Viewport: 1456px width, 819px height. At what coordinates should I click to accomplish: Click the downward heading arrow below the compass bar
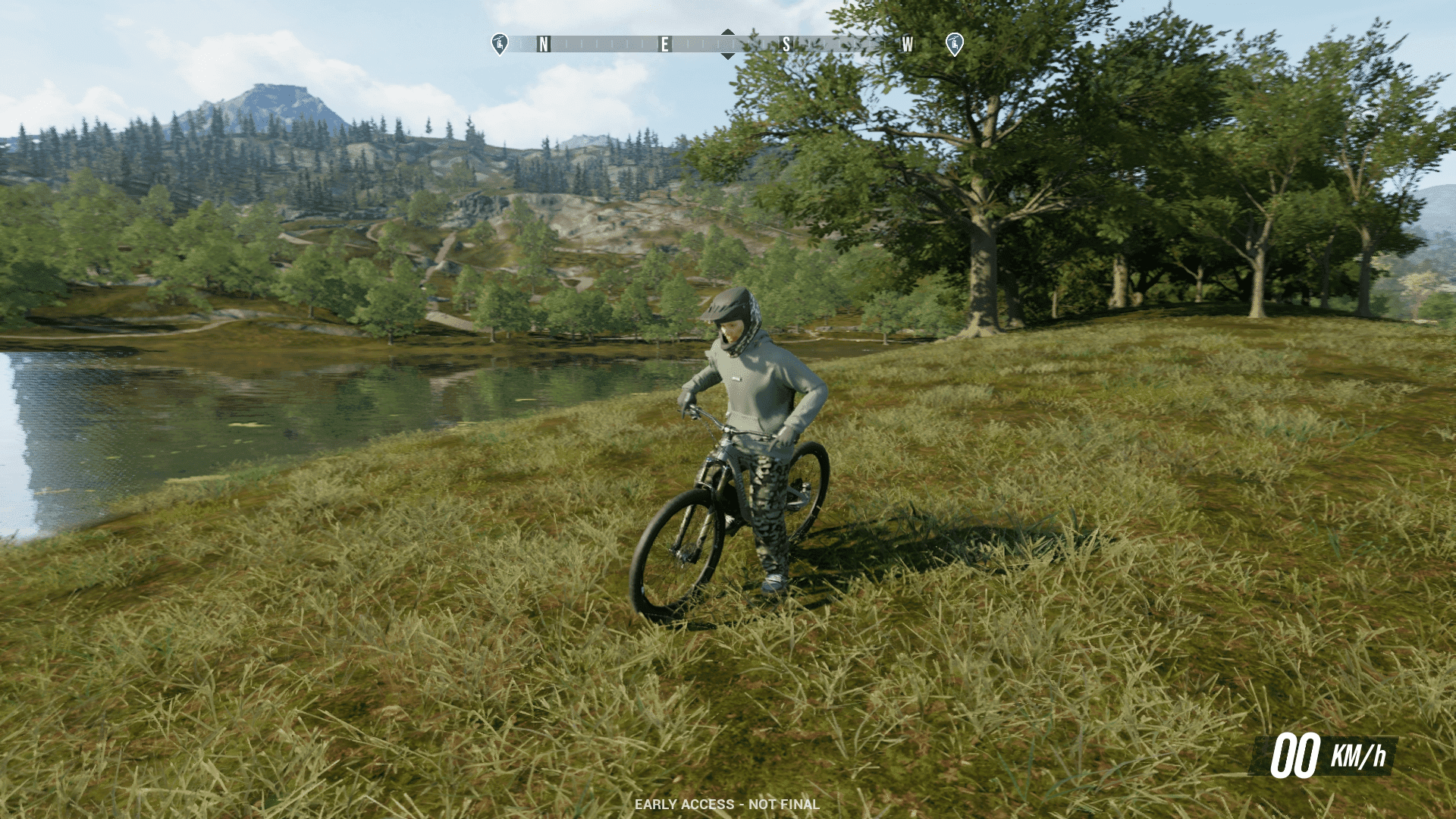tap(727, 56)
